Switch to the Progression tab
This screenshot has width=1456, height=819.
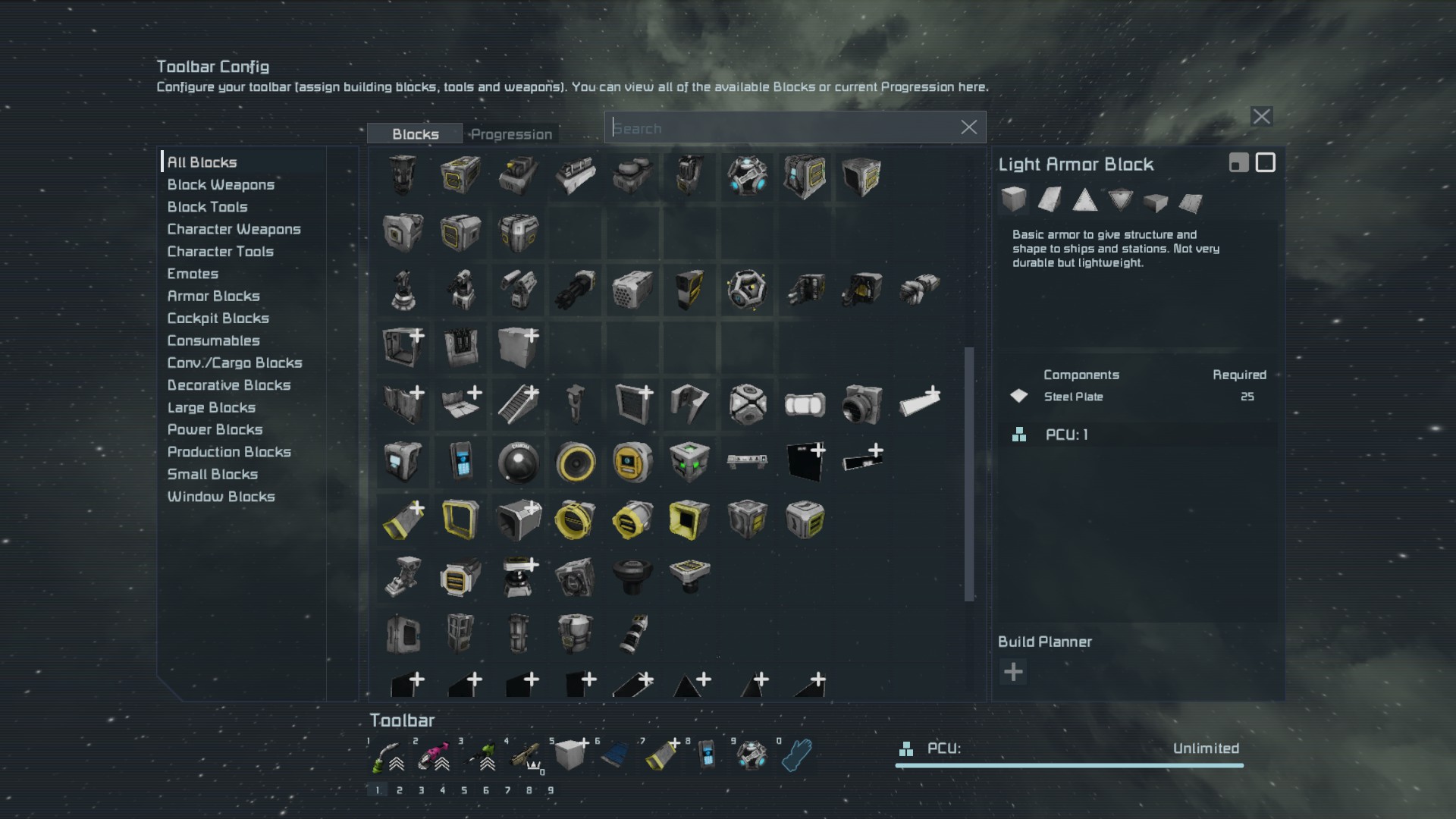click(x=511, y=134)
